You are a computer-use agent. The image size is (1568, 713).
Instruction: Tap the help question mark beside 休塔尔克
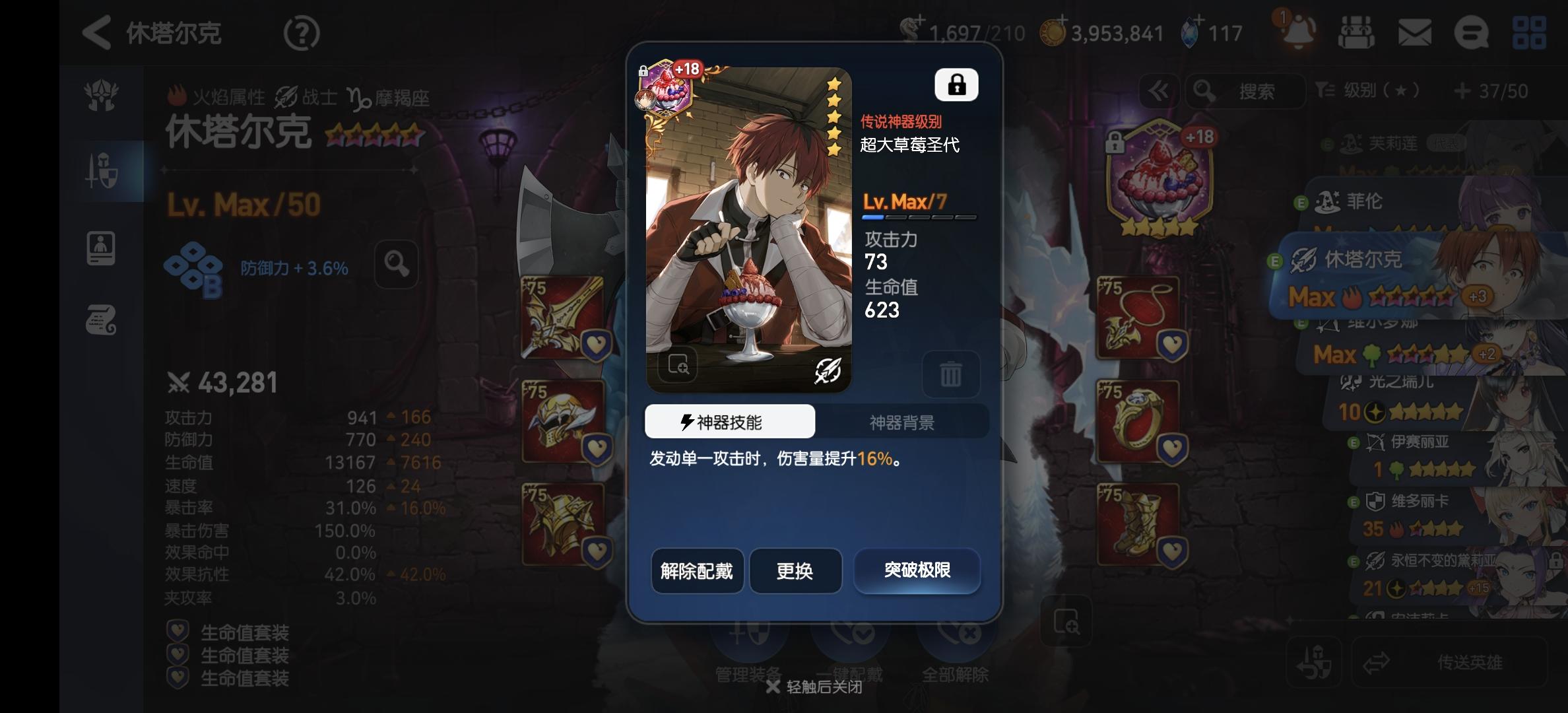pyautogui.click(x=302, y=32)
